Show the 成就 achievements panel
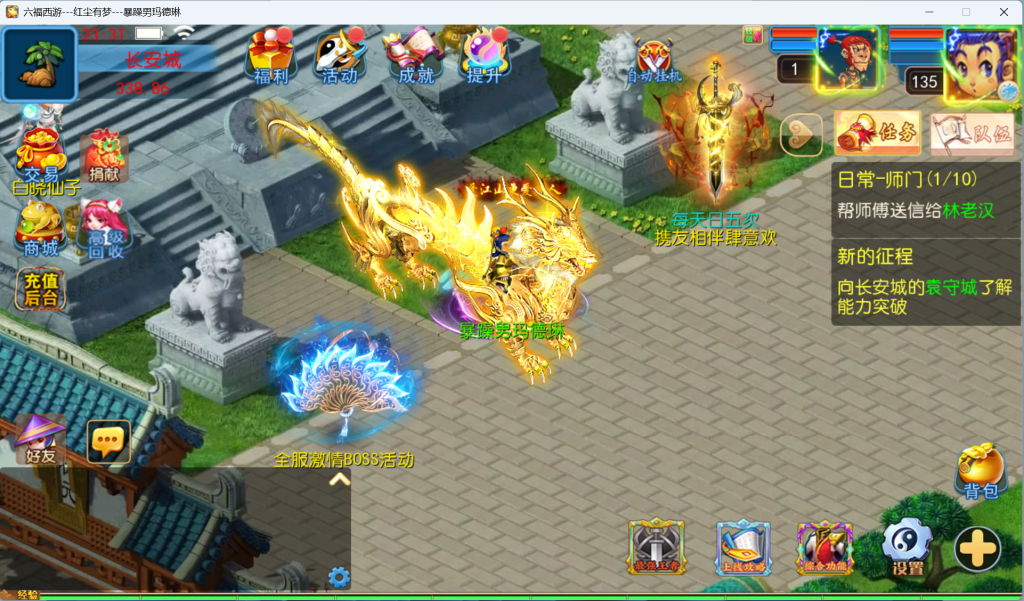Screen dimensions: 1024x601 coord(417,56)
